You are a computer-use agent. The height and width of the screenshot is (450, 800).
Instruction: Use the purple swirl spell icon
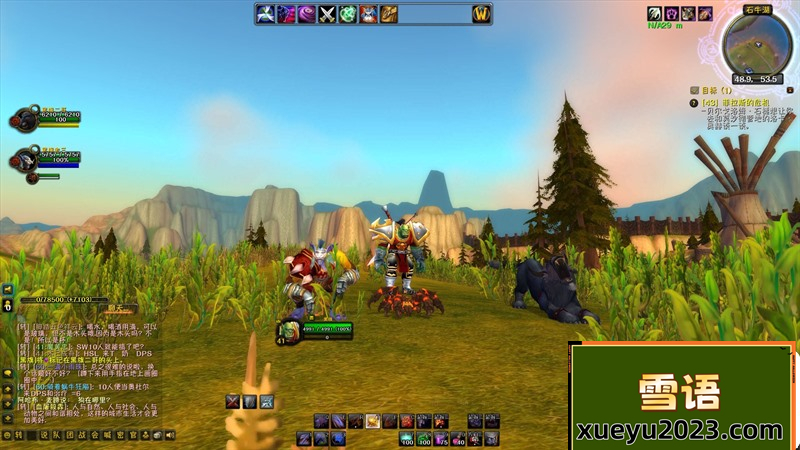point(306,14)
